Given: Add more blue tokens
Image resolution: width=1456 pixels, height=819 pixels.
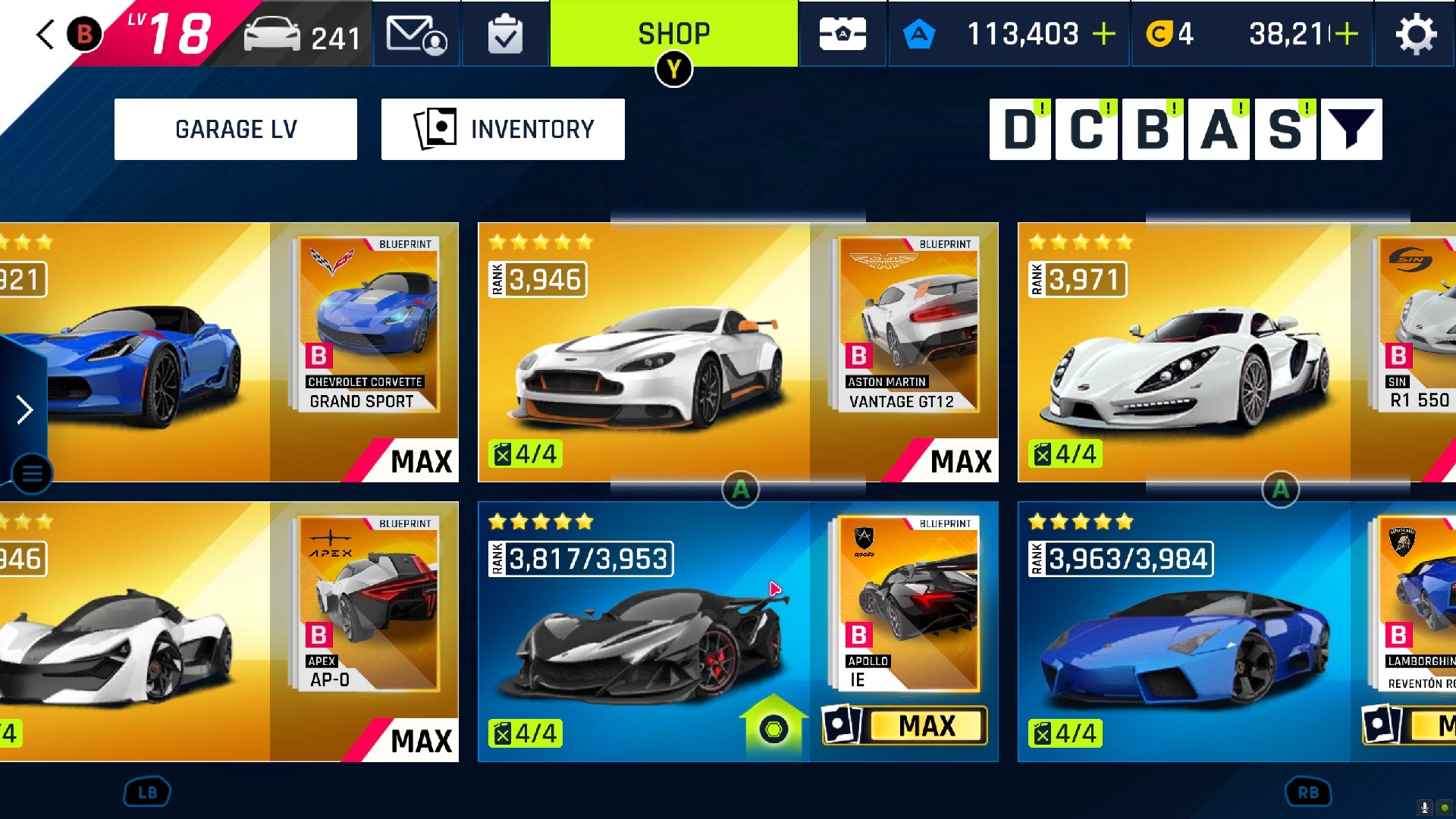Looking at the screenshot, I should pos(1104,34).
